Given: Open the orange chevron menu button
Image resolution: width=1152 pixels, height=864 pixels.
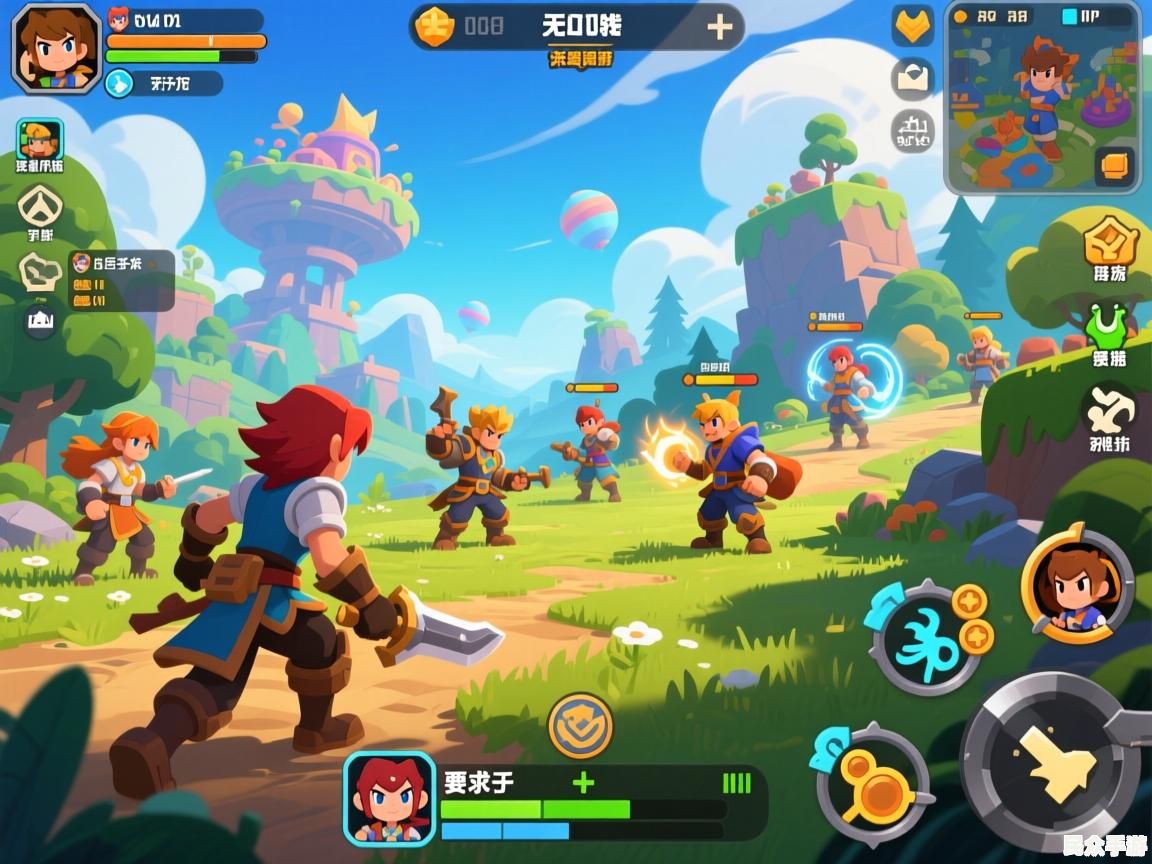Looking at the screenshot, I should [x=912, y=26].
